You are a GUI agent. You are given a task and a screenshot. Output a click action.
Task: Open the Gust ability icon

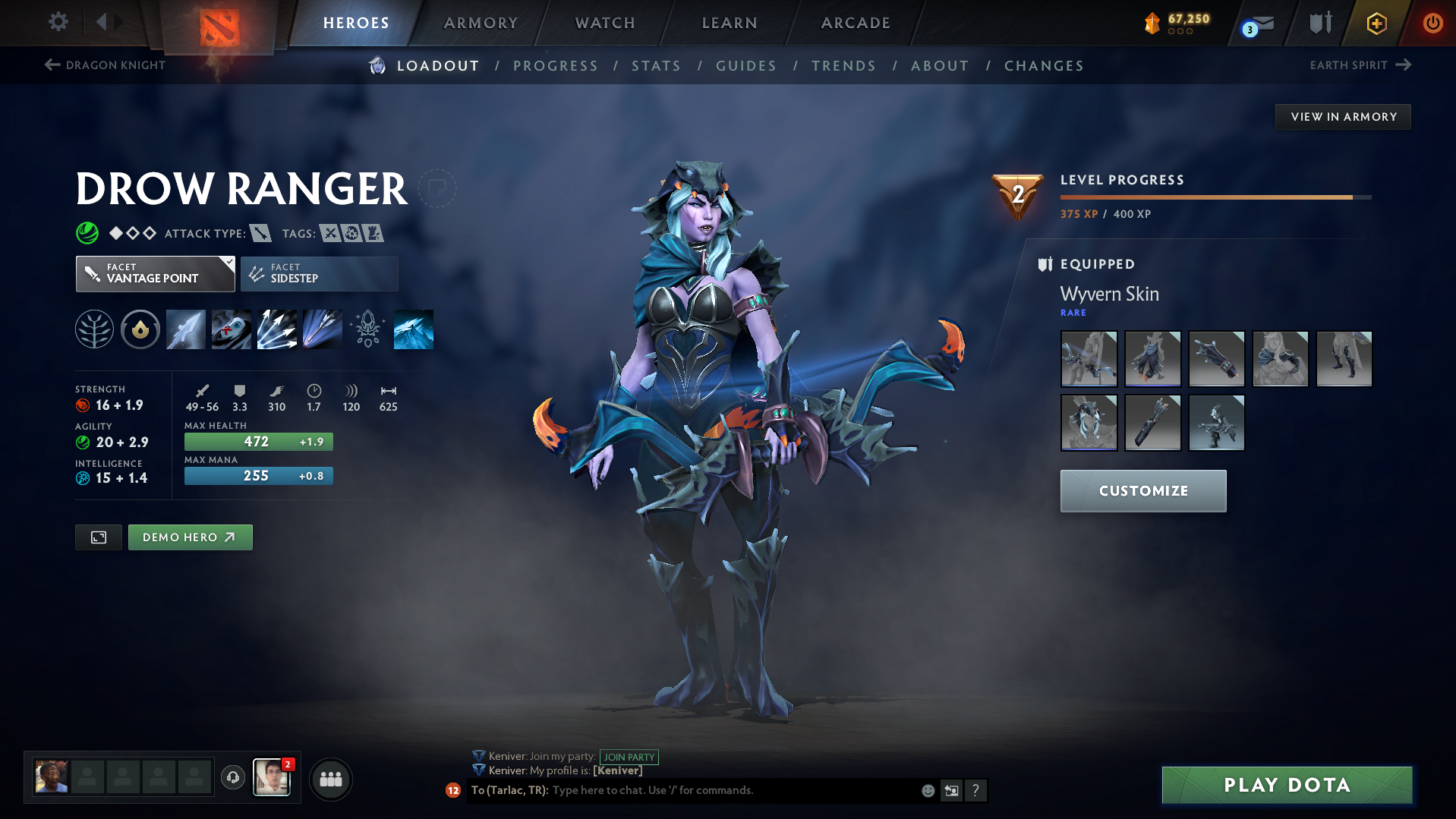pyautogui.click(x=232, y=329)
